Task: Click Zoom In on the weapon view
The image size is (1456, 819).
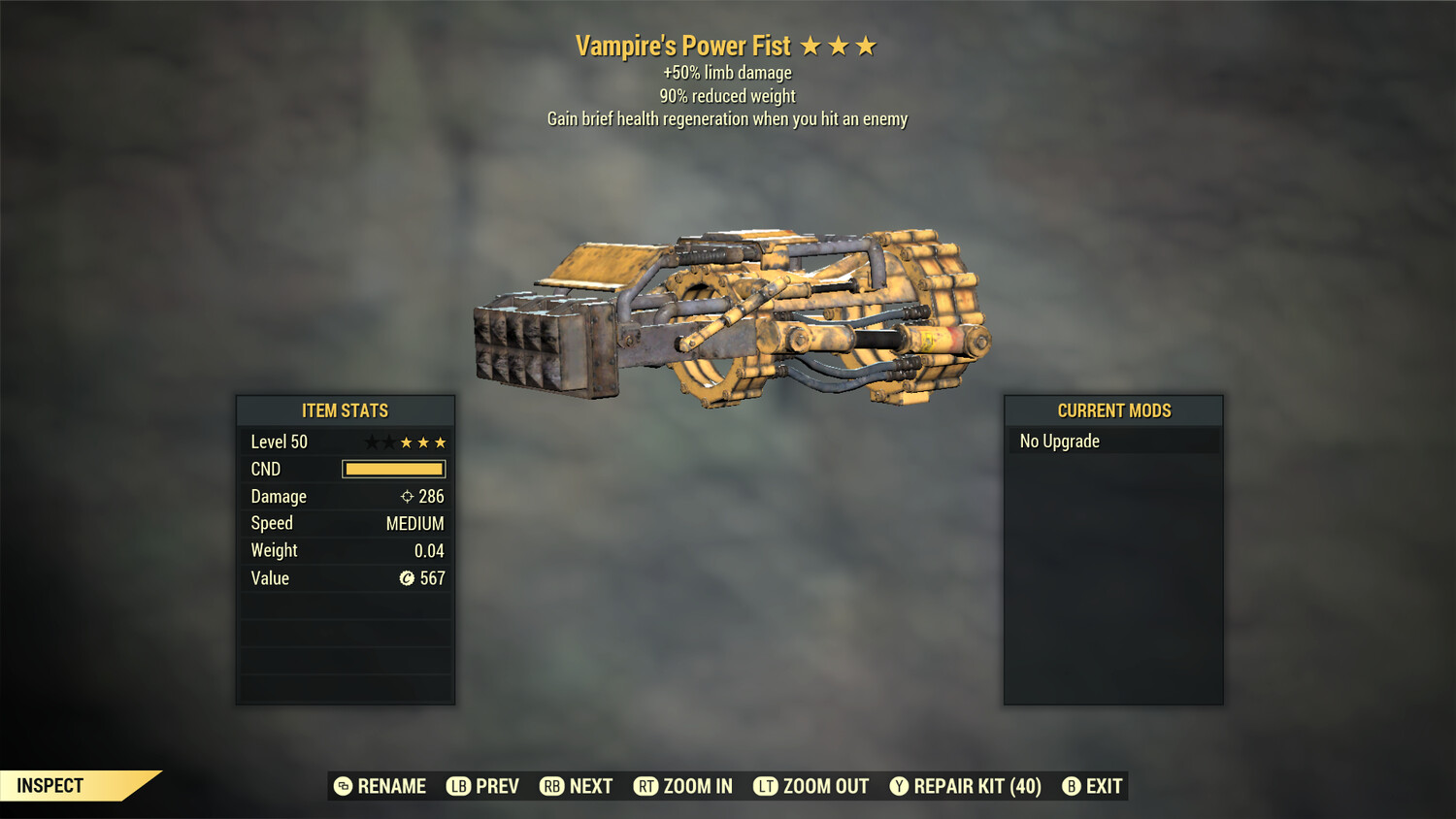Action: click(683, 786)
